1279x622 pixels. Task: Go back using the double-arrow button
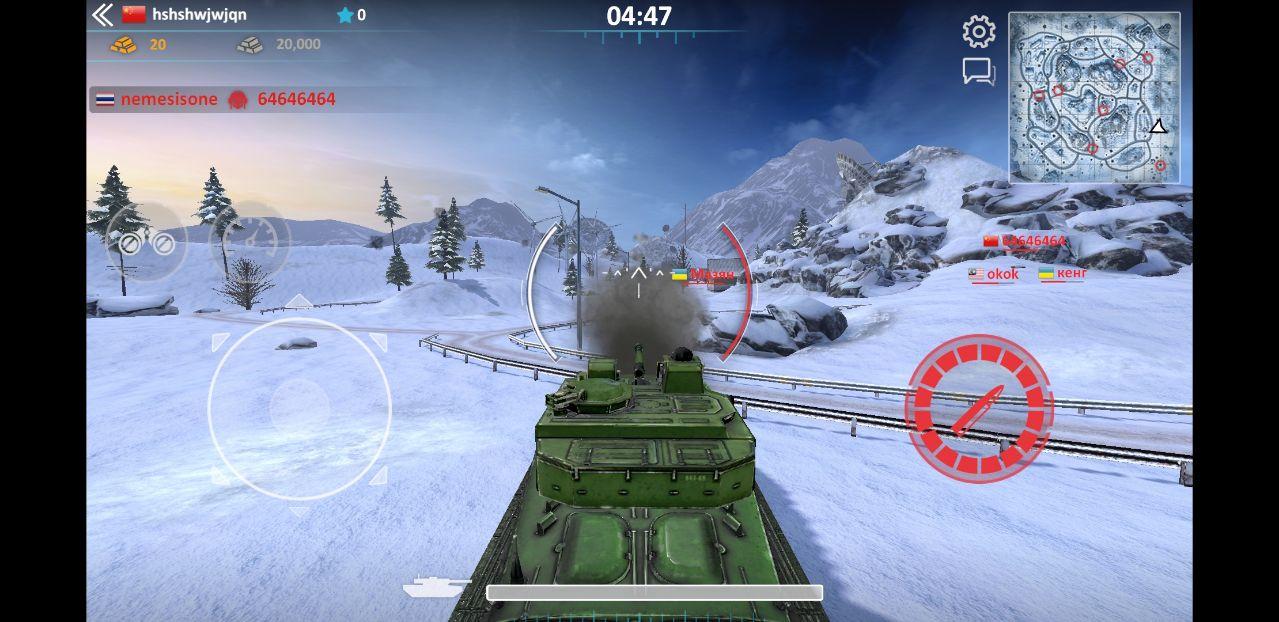click(103, 15)
